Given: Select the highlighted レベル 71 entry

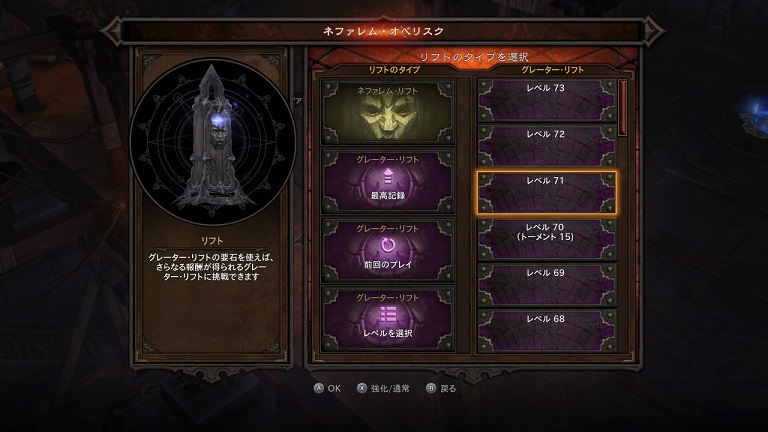Looking at the screenshot, I should (x=545, y=193).
